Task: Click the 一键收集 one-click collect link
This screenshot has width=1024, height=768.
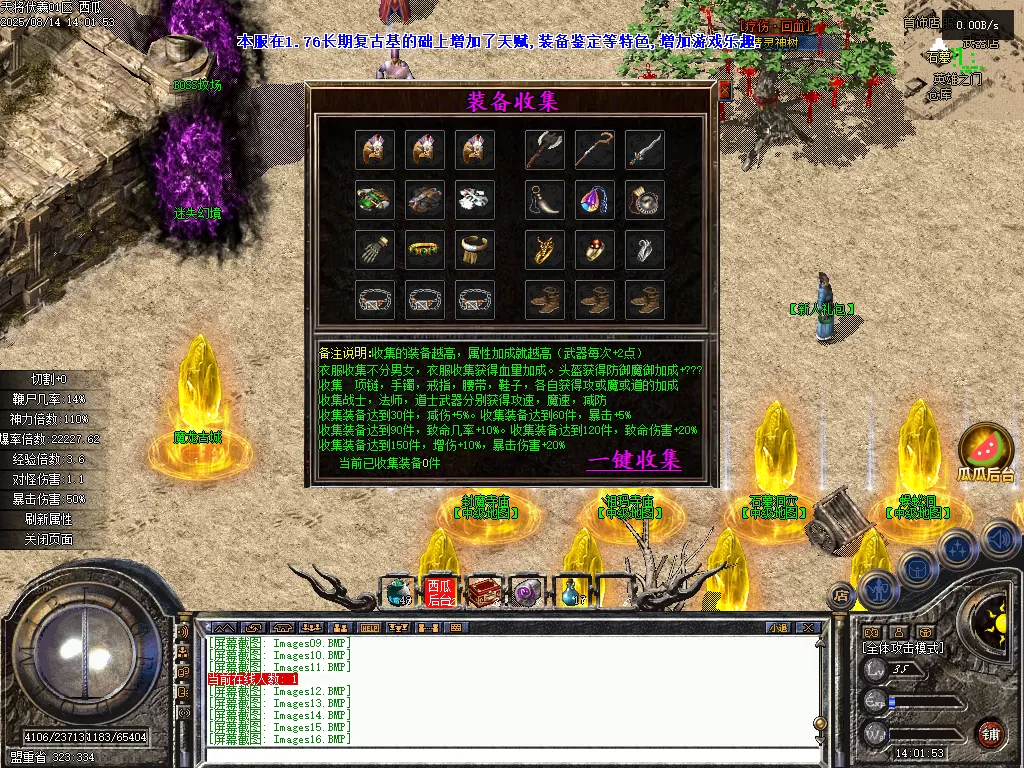Action: click(634, 461)
